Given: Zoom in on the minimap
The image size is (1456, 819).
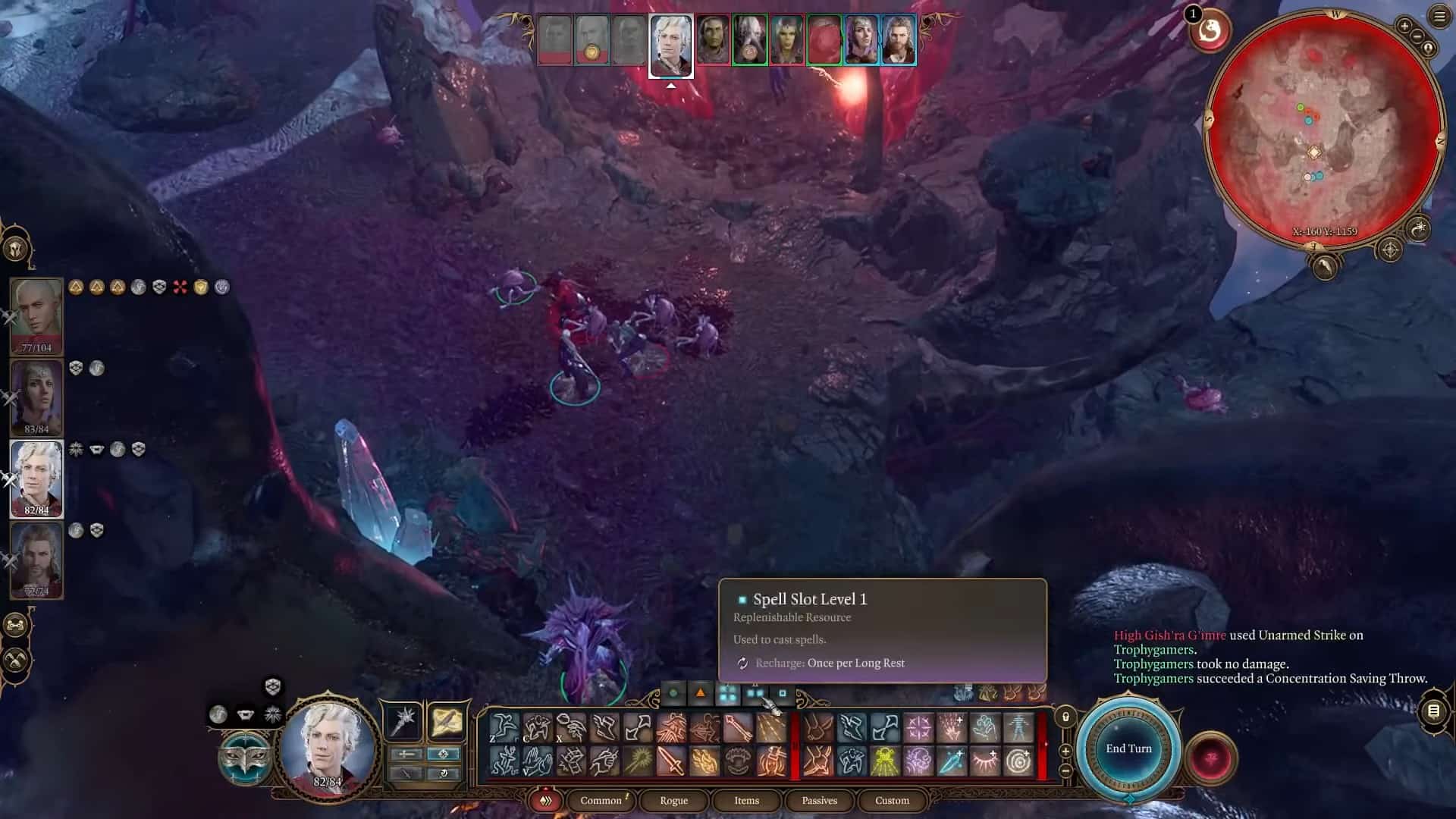Looking at the screenshot, I should pyautogui.click(x=1404, y=27).
